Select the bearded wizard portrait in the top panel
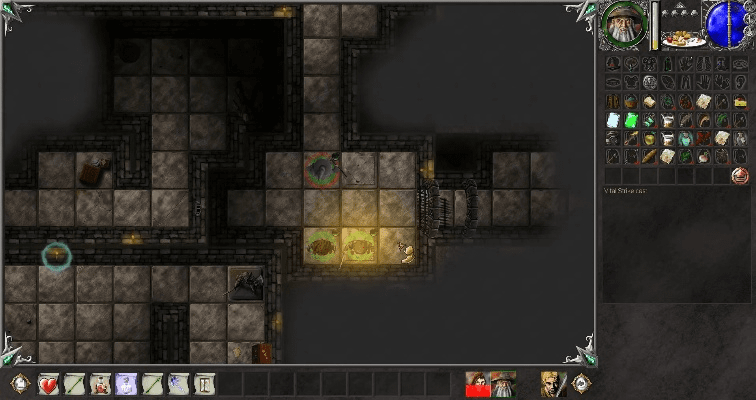Image resolution: width=756 pixels, height=400 pixels. pyautogui.click(x=625, y=23)
